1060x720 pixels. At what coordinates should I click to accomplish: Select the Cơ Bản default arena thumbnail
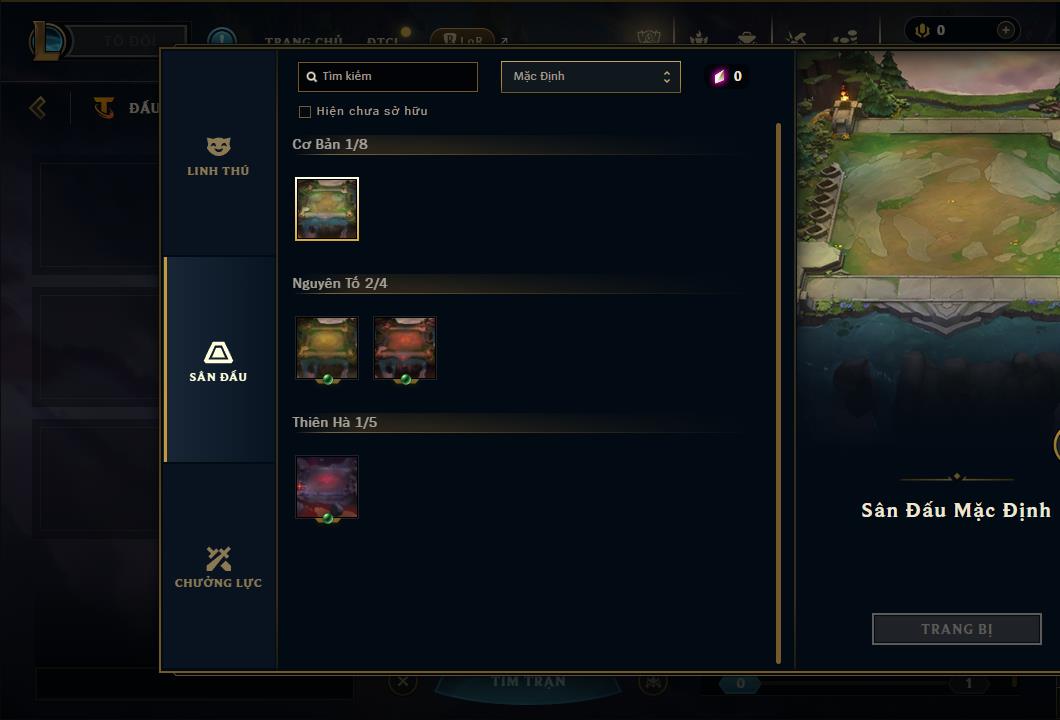click(327, 209)
